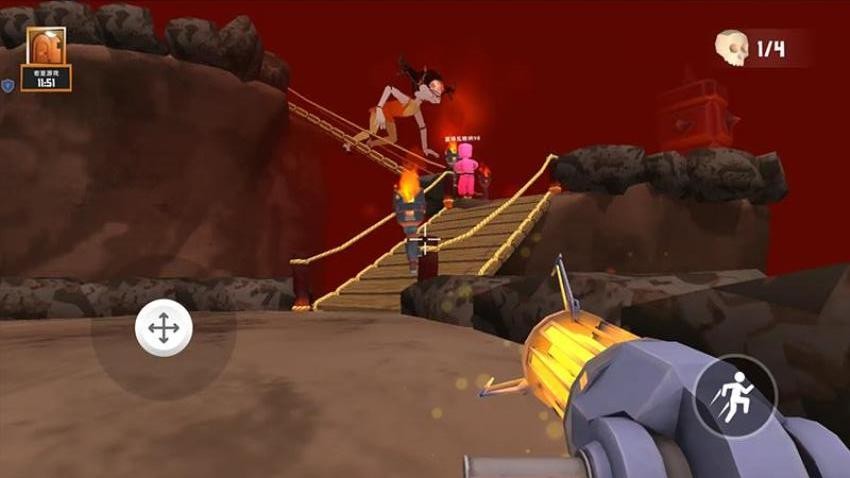Tap the movement joystick arrows
The width and height of the screenshot is (850, 478).
tap(163, 328)
